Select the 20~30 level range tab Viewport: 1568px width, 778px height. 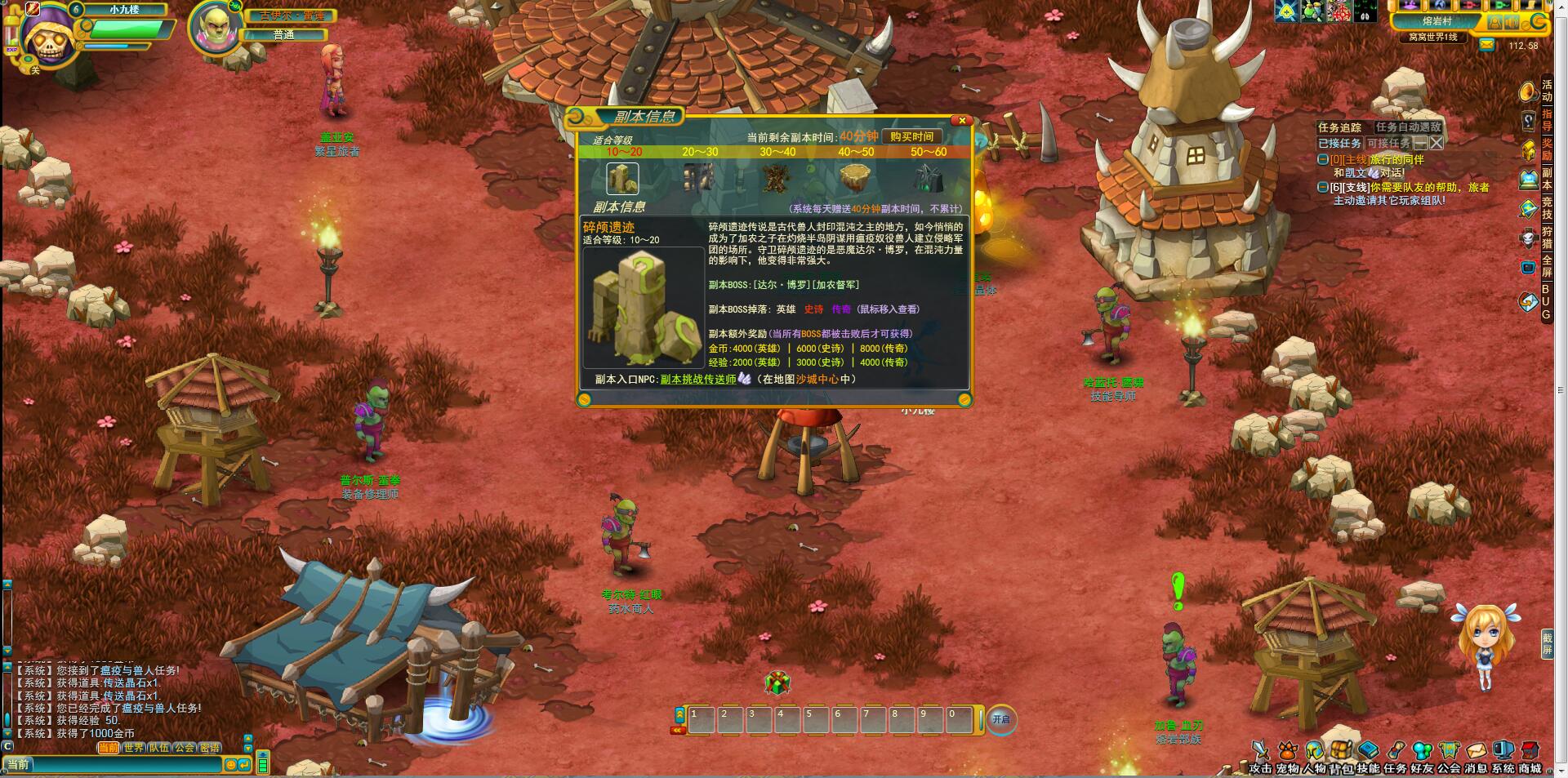700,152
